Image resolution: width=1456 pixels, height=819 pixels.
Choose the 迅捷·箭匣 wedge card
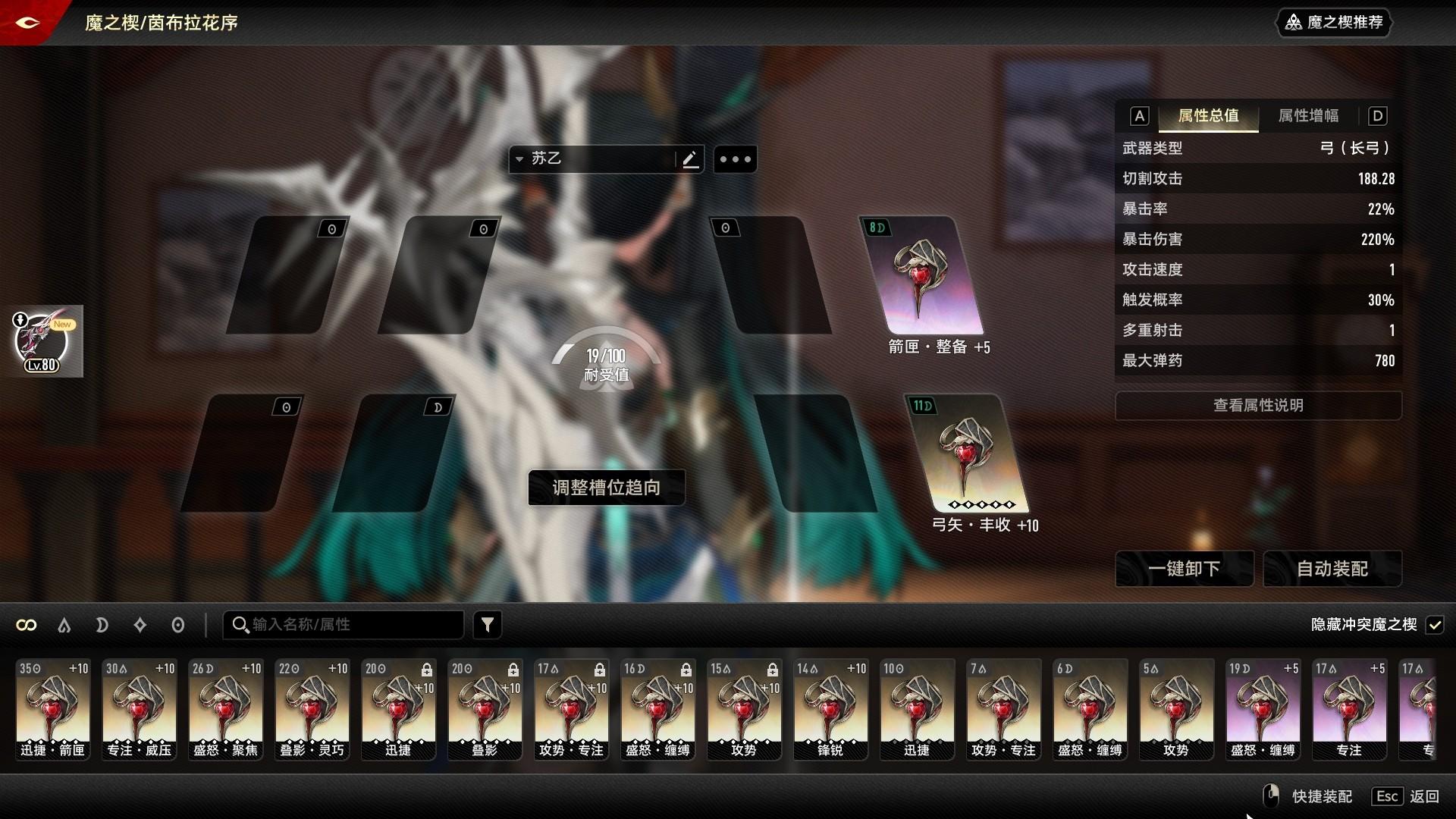pos(53,709)
